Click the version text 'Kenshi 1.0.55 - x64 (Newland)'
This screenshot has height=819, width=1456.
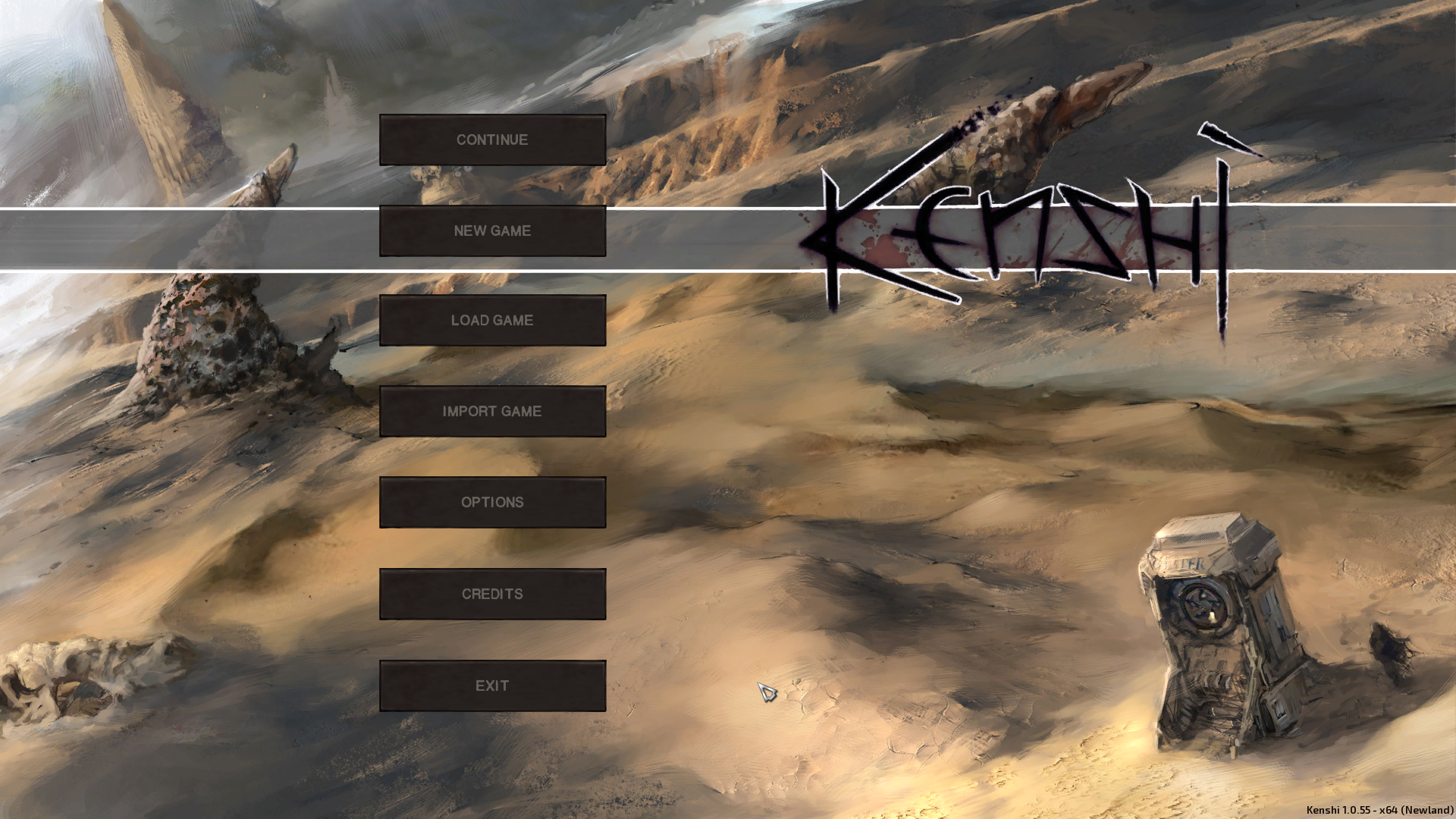(x=1377, y=810)
